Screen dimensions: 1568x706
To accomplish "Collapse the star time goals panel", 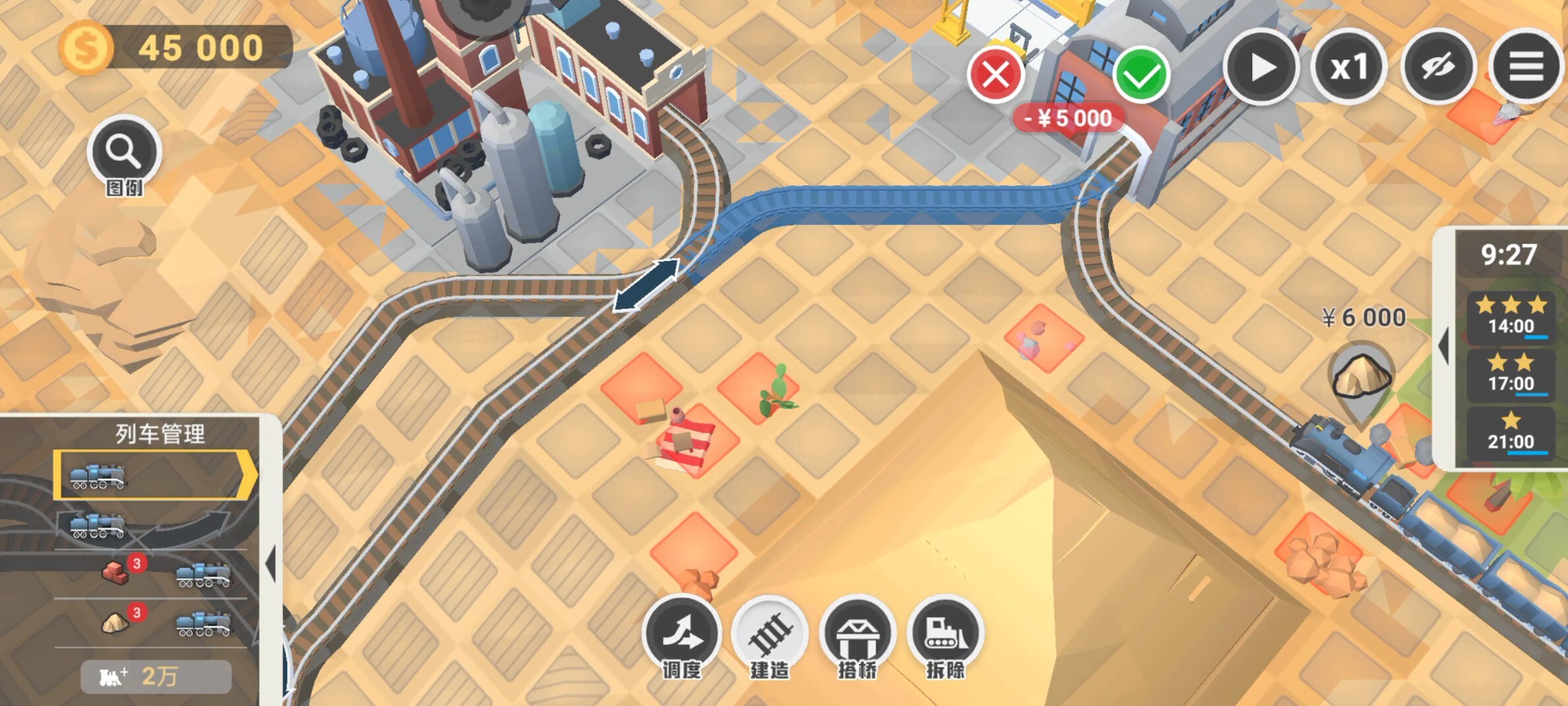I will tap(1444, 345).
